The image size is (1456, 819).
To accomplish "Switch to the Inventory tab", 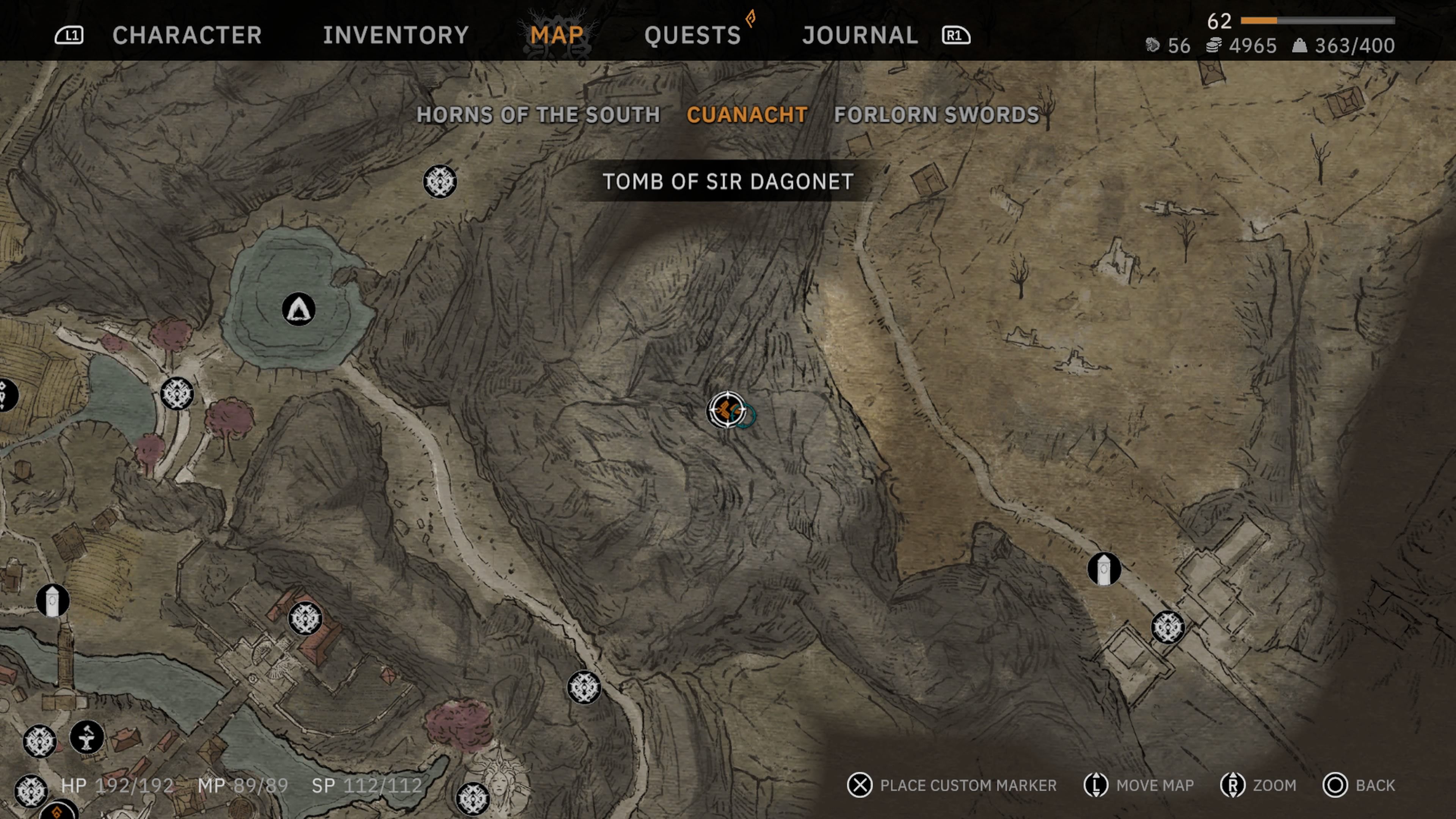I will 395,36.
